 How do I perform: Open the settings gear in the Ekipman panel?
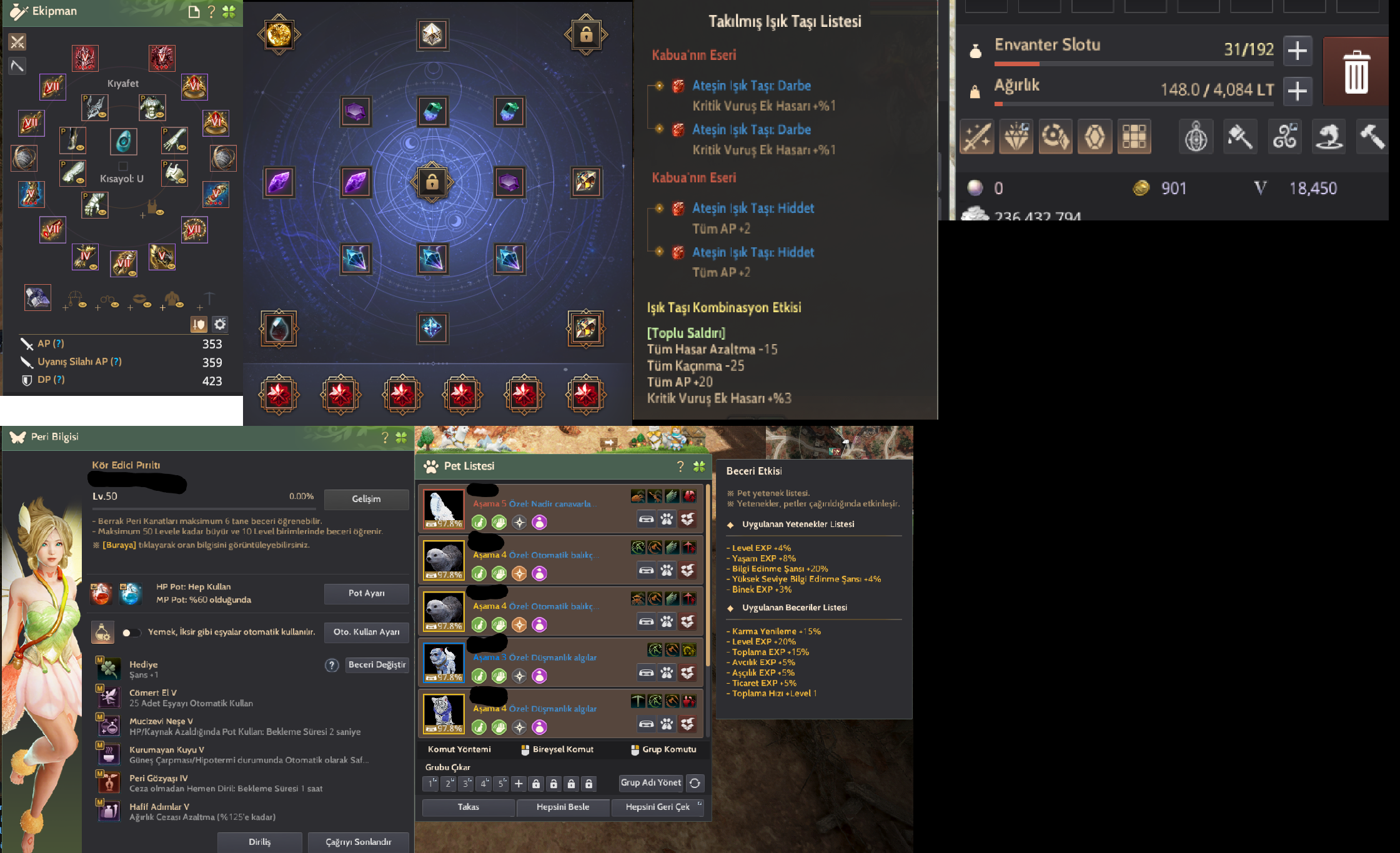(220, 324)
